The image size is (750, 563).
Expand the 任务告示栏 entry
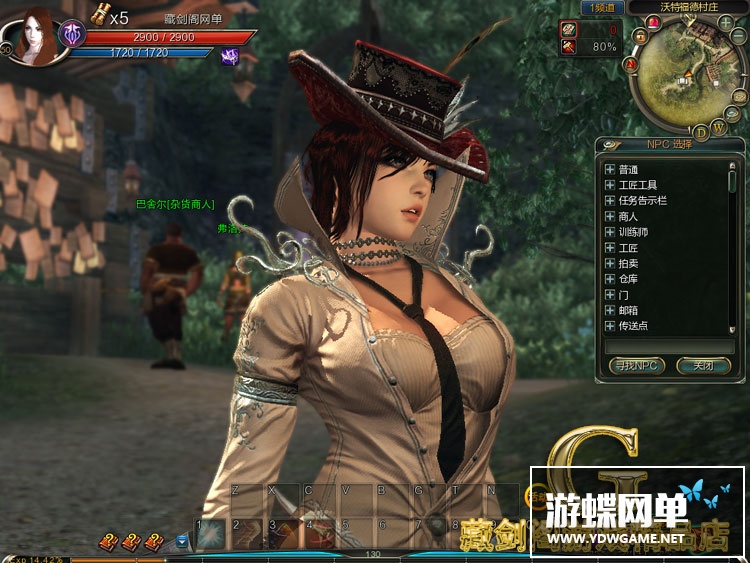click(x=610, y=201)
